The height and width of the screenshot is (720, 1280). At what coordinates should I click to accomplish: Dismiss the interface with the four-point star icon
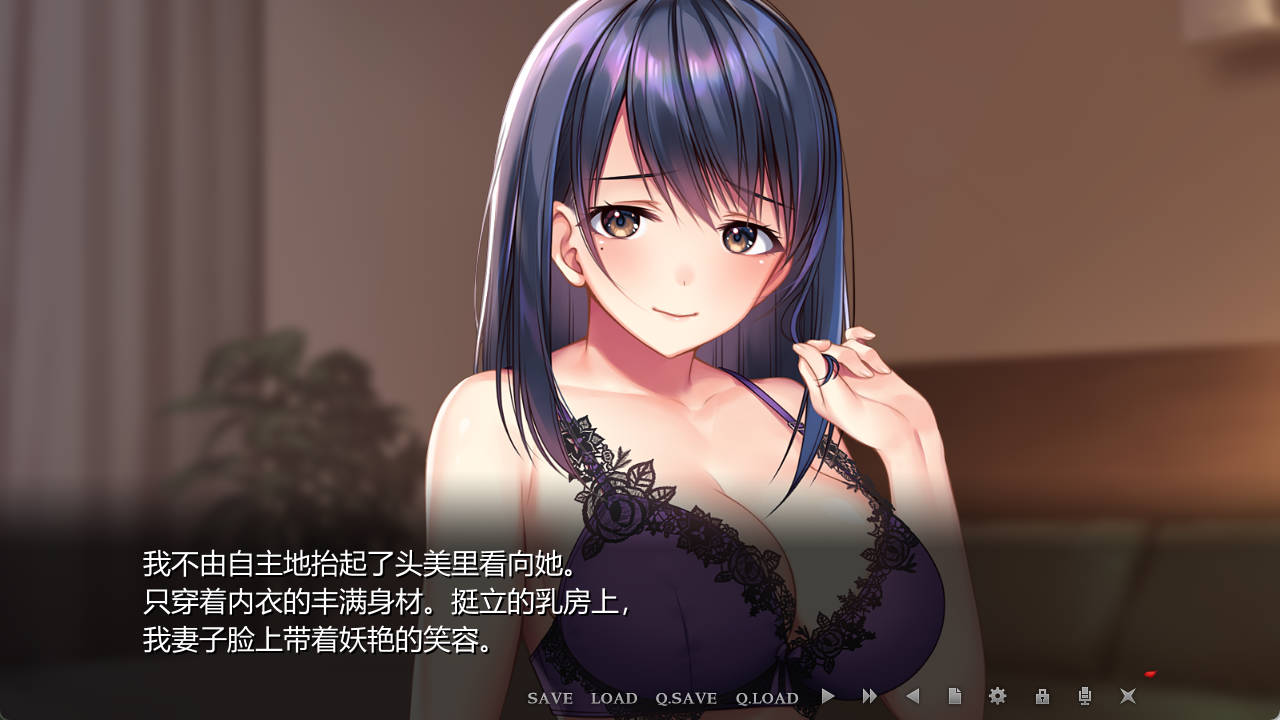click(1128, 698)
